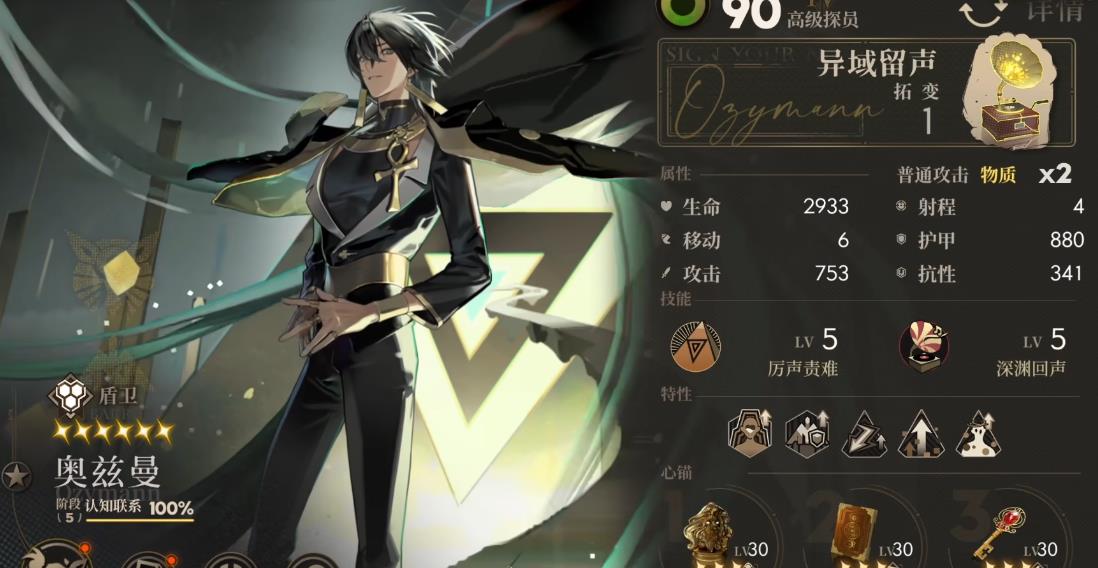Click the circular arrows switch icon
The height and width of the screenshot is (568, 1098).
click(x=983, y=12)
